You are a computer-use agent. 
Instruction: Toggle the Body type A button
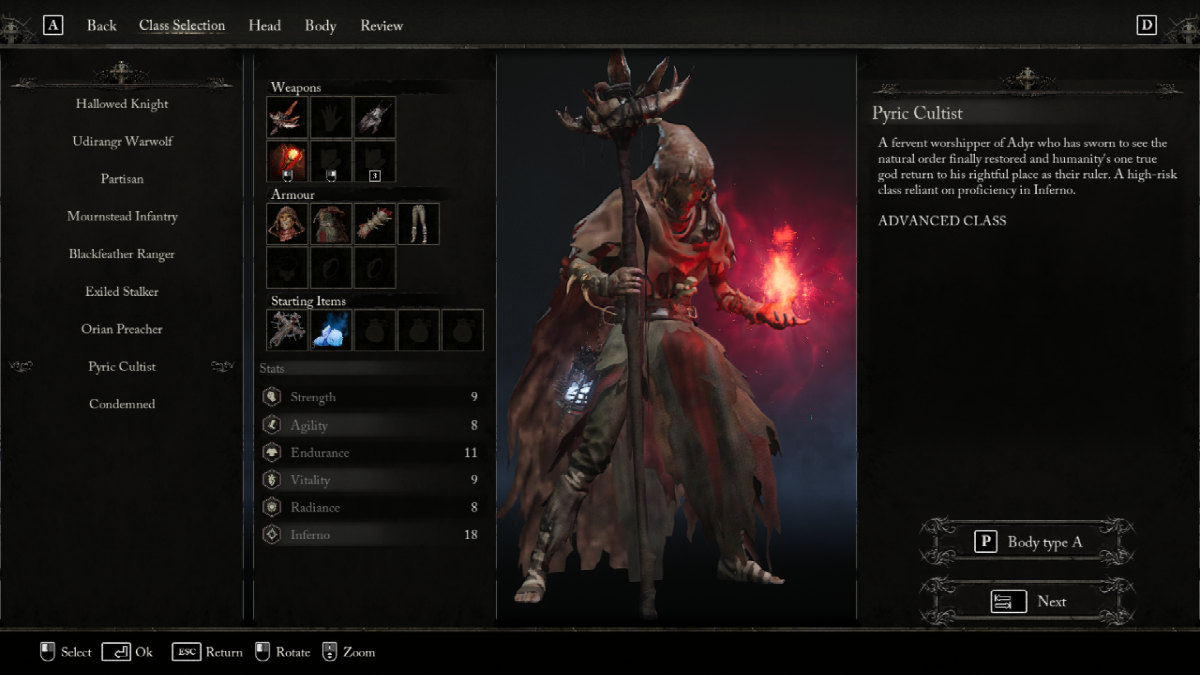pos(1028,542)
